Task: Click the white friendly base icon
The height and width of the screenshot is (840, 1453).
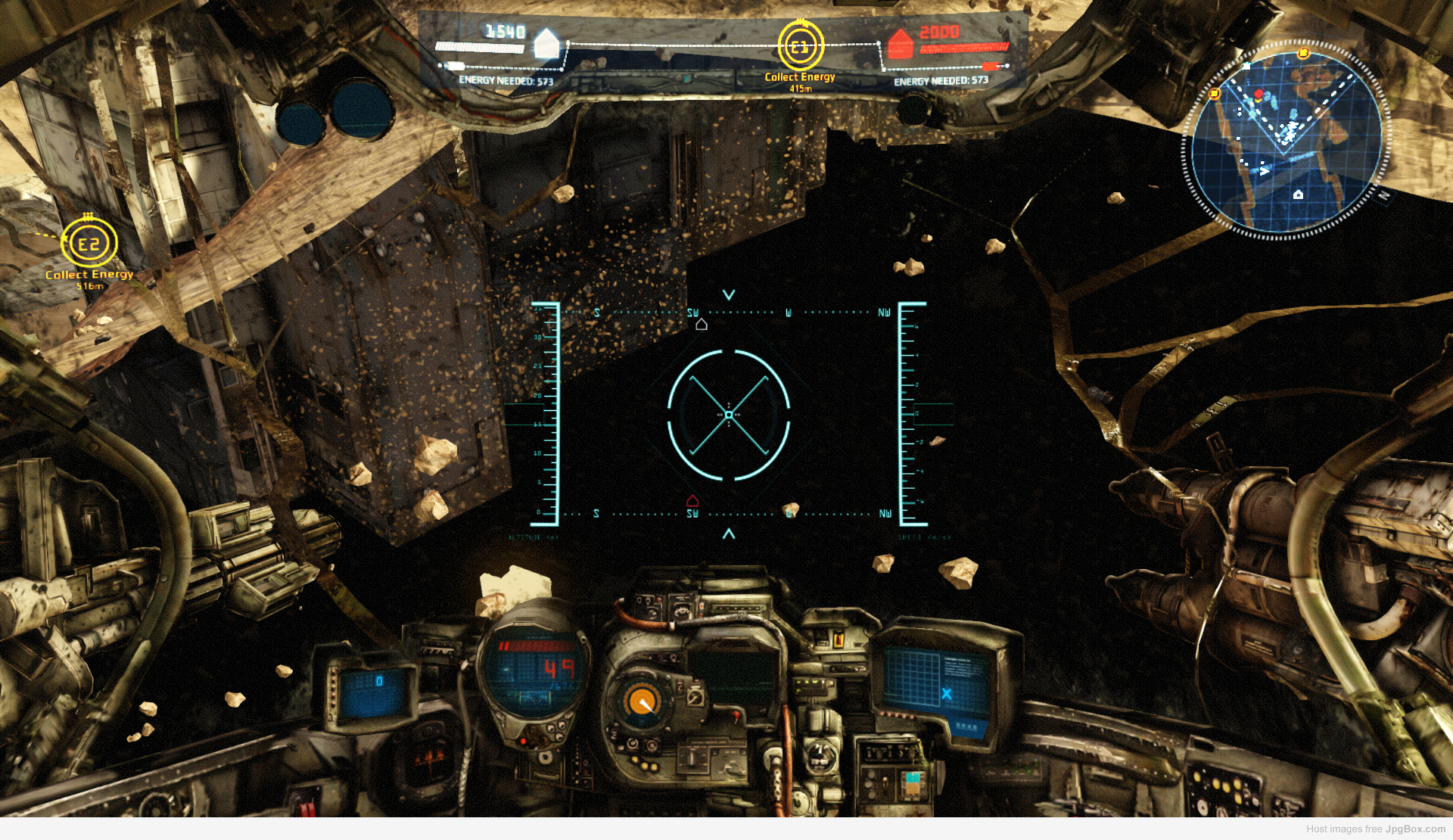Action: [546, 44]
